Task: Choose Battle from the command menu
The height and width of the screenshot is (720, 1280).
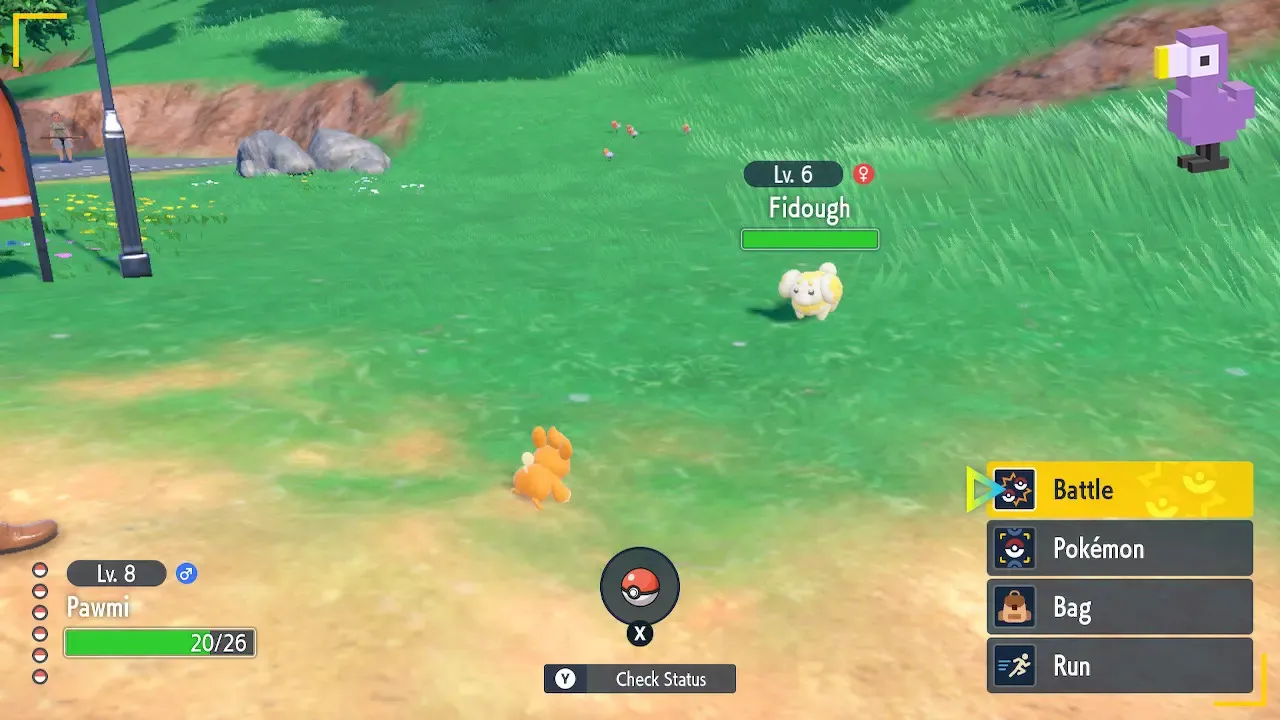Action: pyautogui.click(x=1083, y=489)
